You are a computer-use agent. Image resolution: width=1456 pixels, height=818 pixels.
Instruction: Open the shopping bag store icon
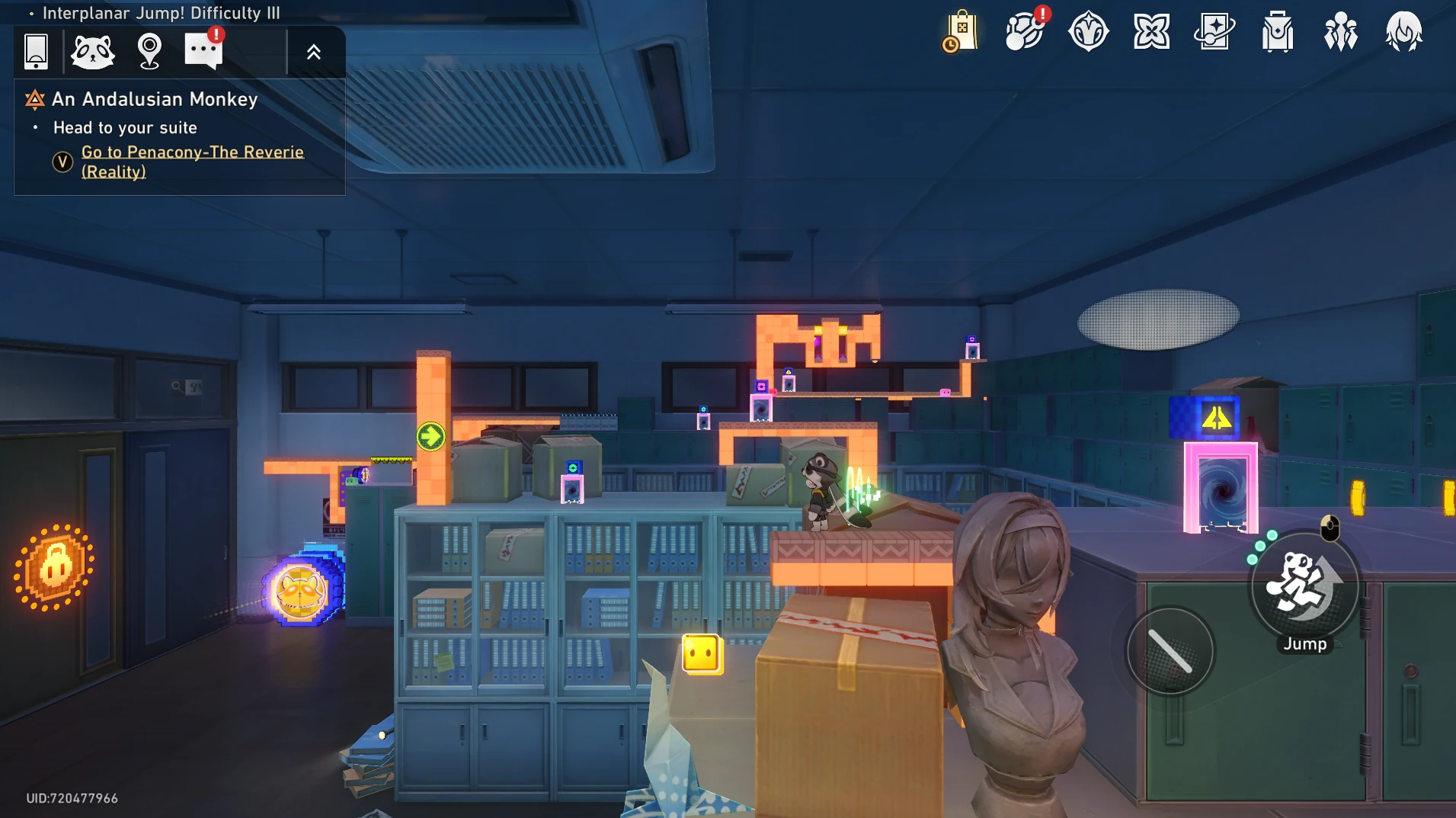tap(961, 32)
